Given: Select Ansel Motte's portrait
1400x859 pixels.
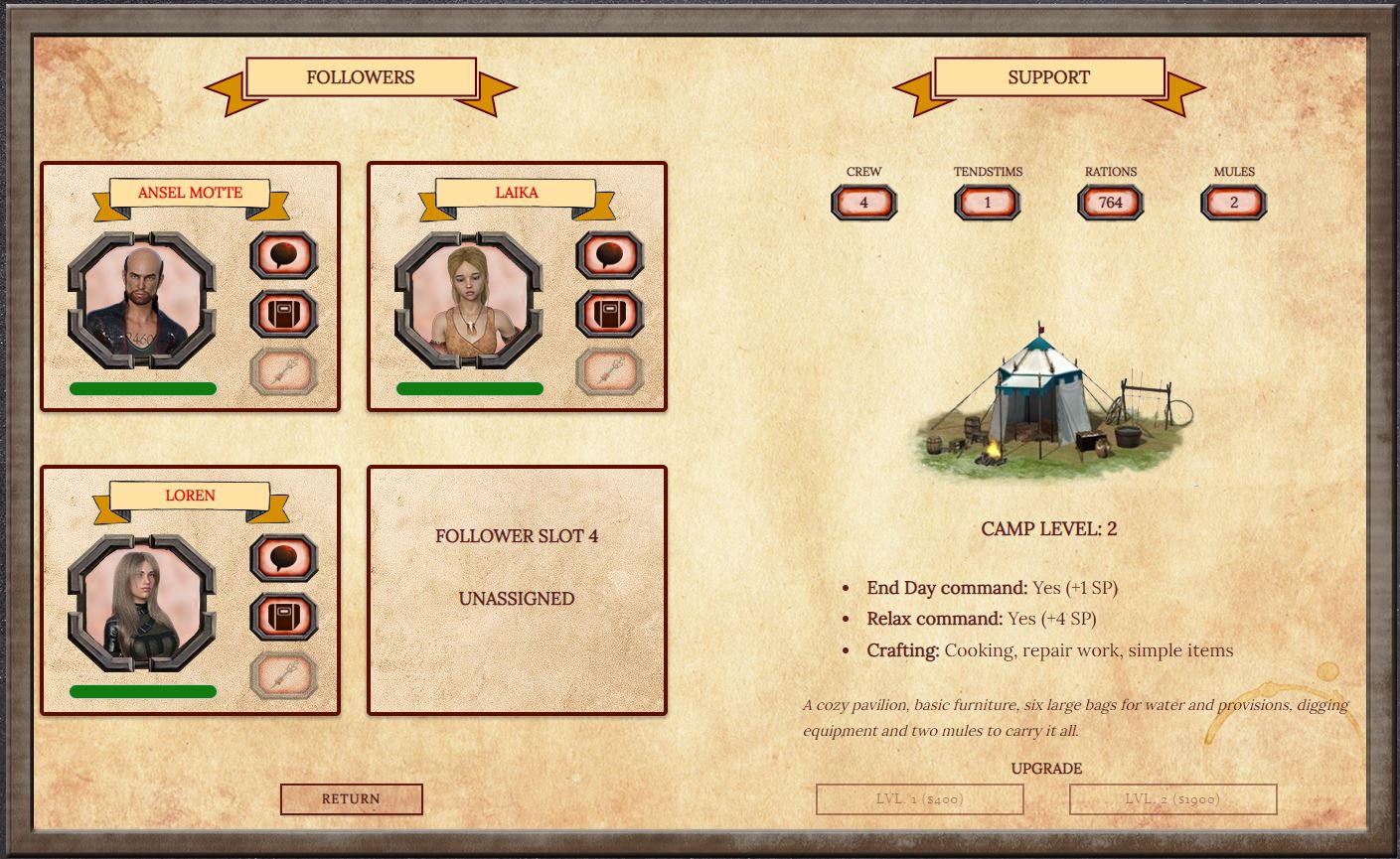Looking at the screenshot, I should 142,301.
